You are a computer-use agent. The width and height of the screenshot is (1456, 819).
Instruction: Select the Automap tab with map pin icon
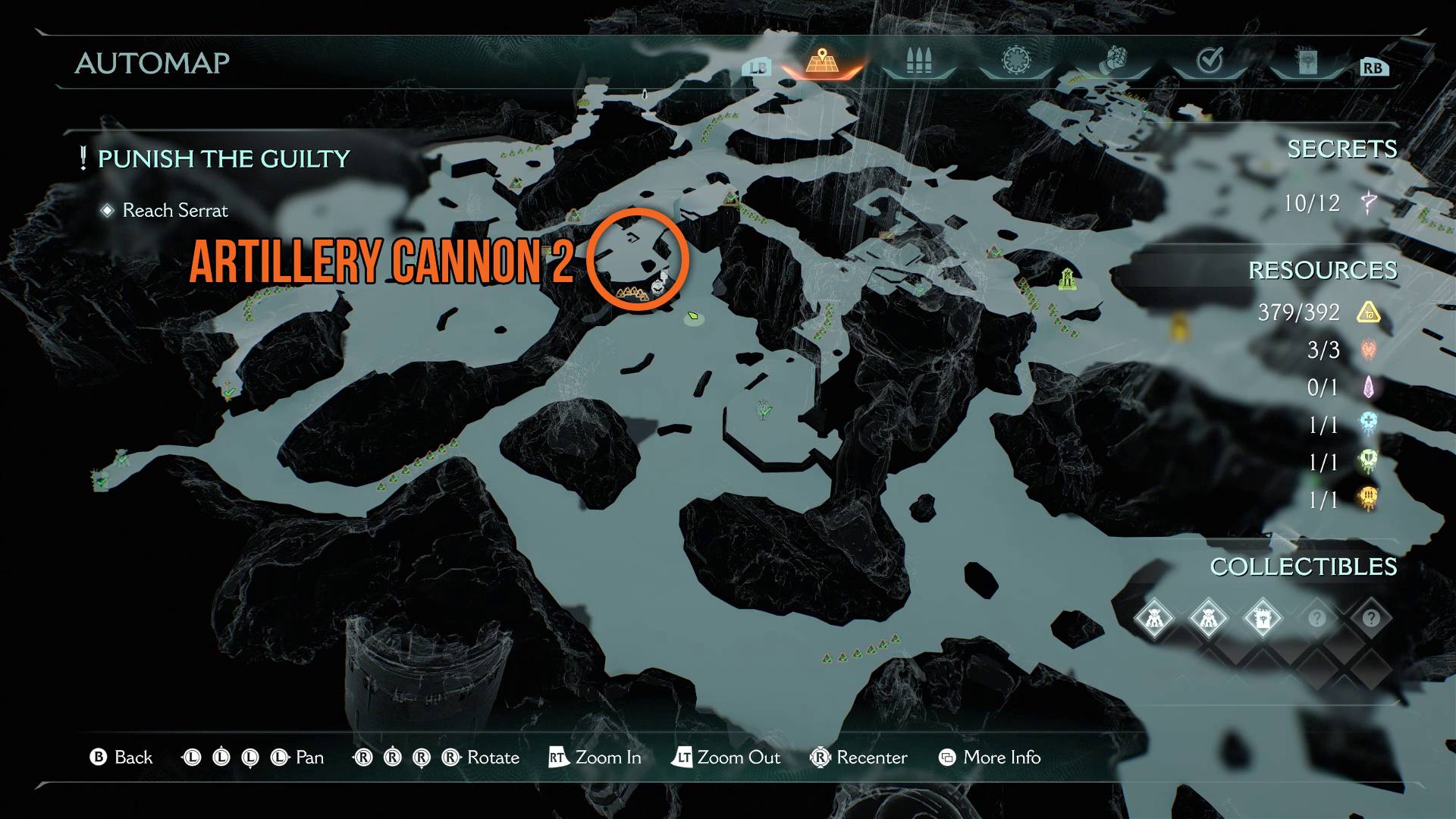coord(822,61)
